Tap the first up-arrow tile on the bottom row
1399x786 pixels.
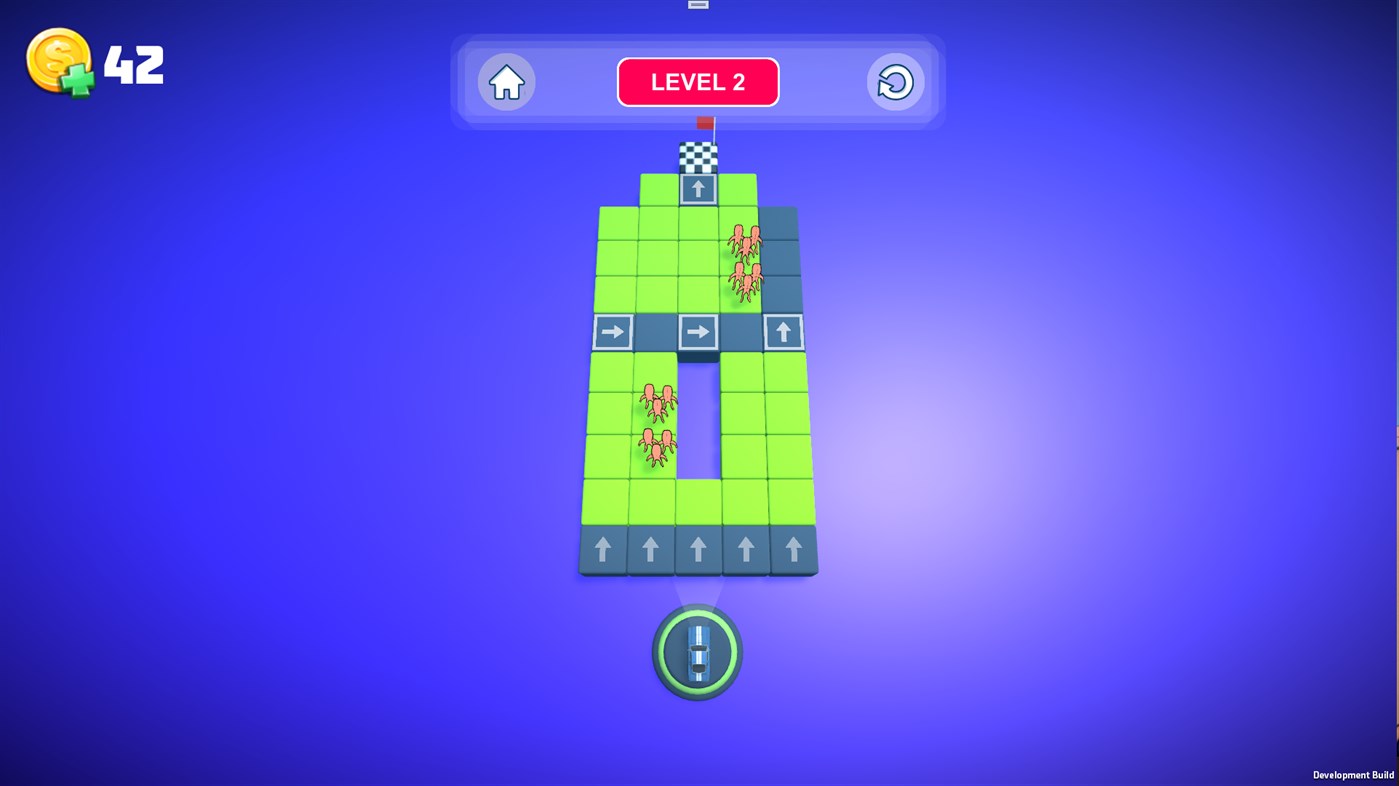pyautogui.click(x=604, y=548)
